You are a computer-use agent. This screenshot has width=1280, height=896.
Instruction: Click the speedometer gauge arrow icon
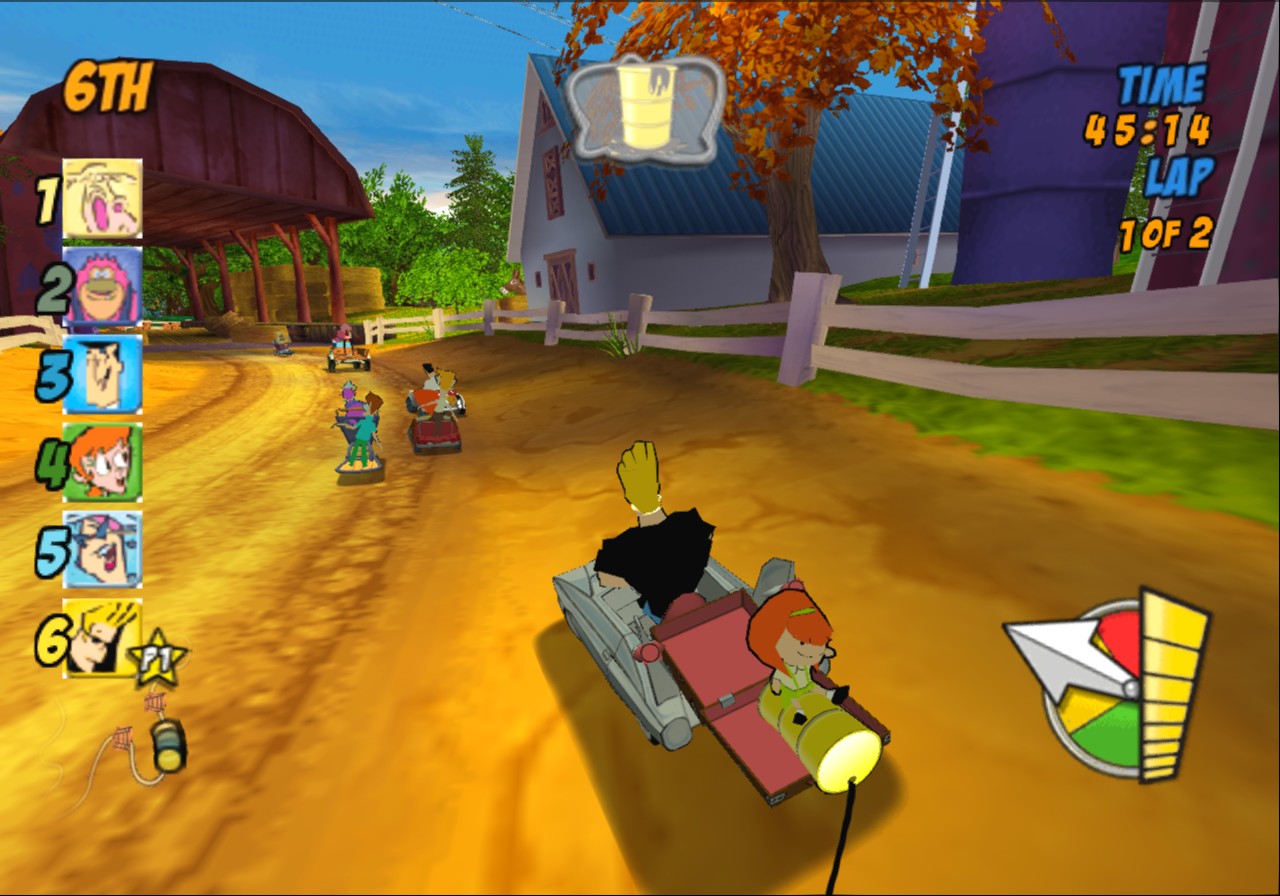click(1060, 655)
